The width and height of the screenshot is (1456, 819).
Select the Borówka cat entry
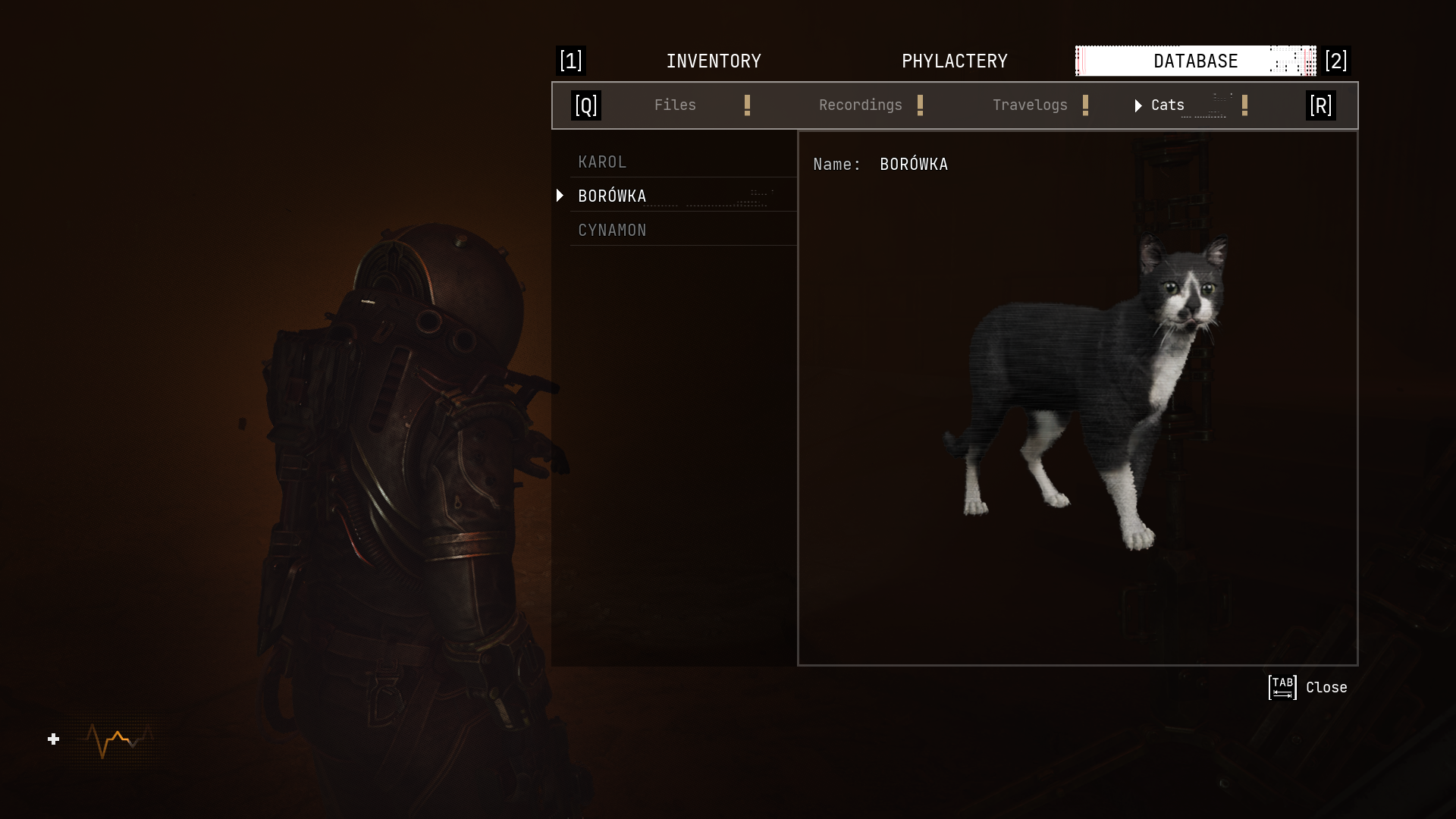612,196
